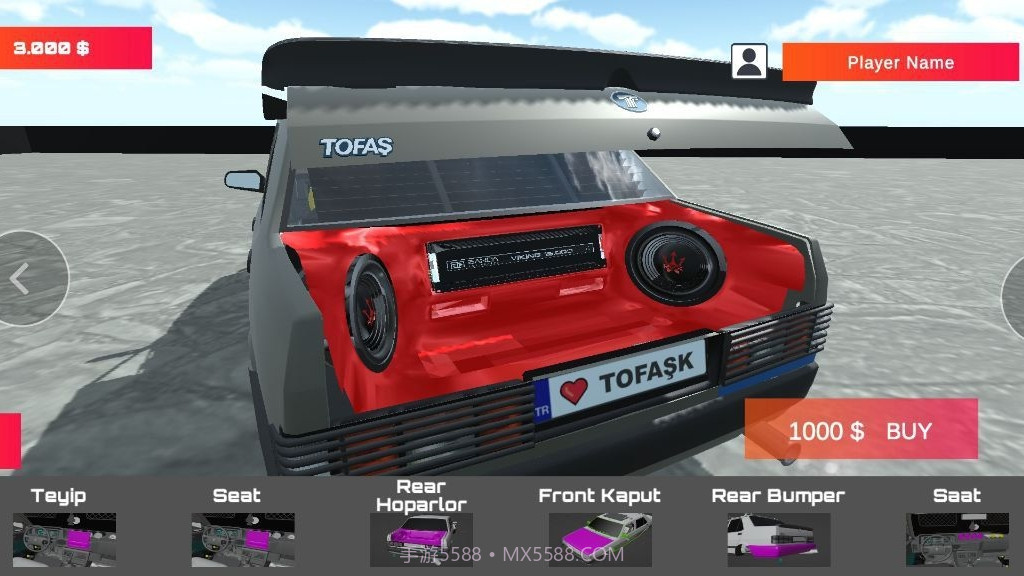
Task: Buy the part for 1000 $
Action: 860,430
